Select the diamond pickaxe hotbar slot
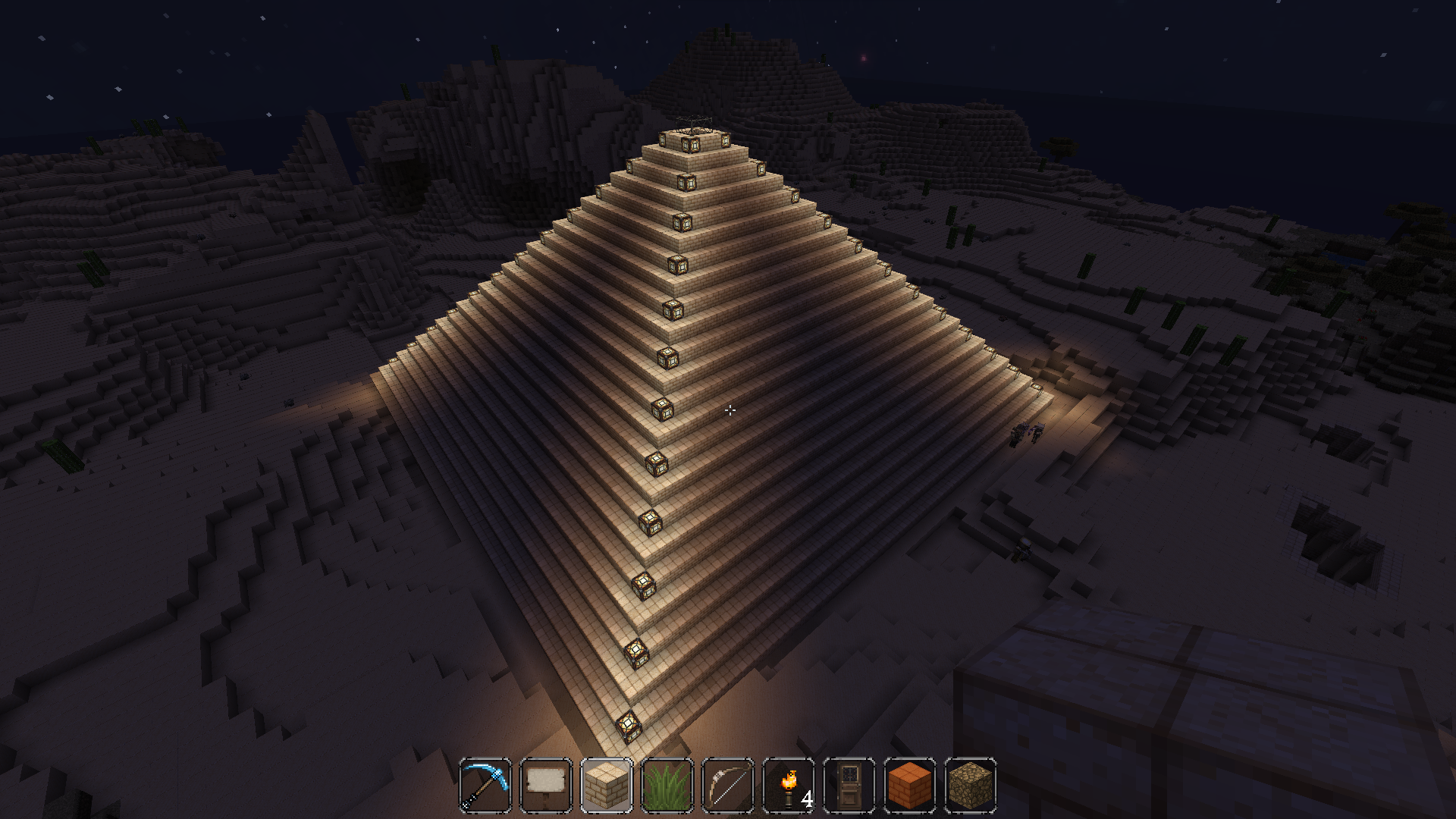Viewport: 1456px width, 819px height. click(485, 786)
